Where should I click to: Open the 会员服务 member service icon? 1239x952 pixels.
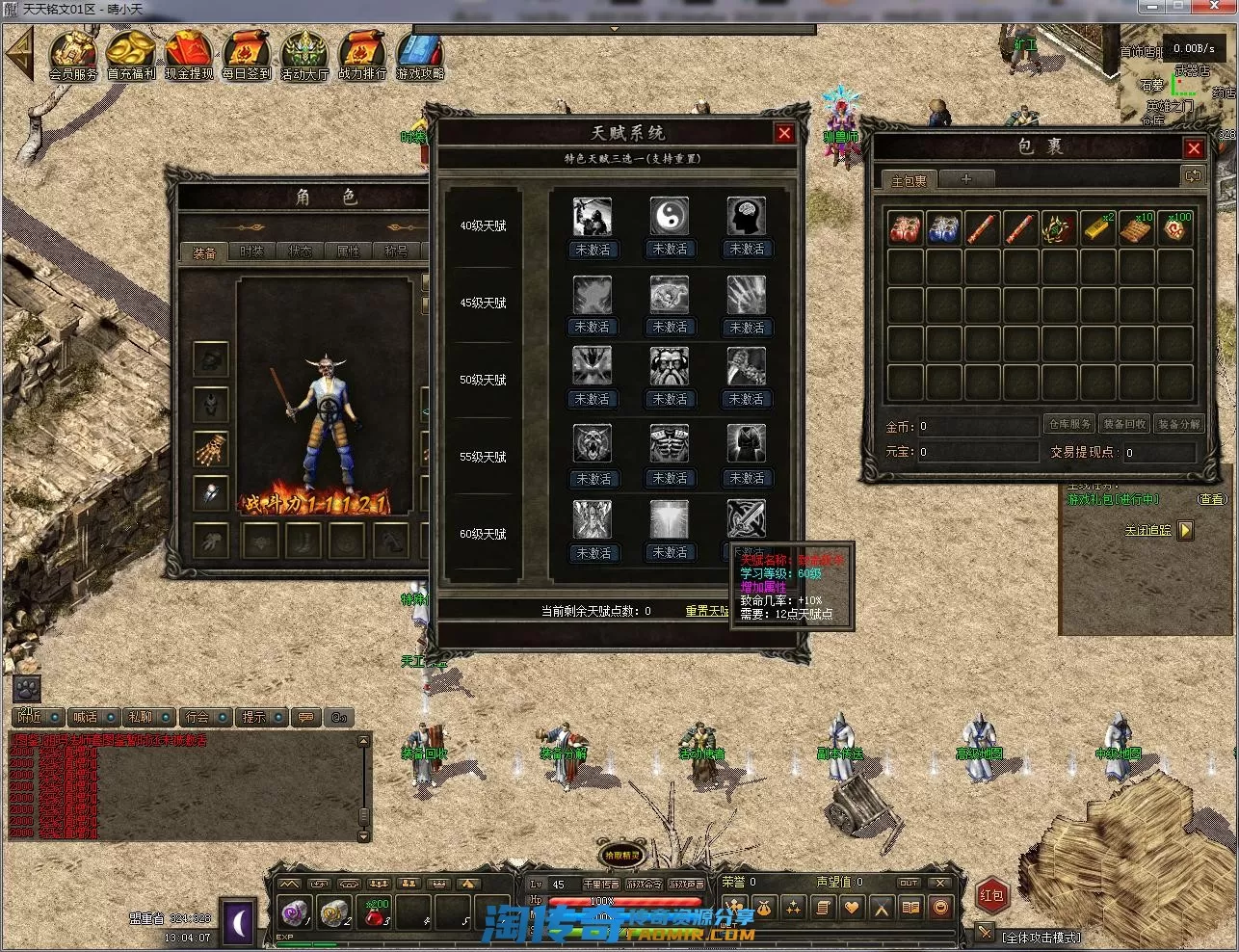tap(73, 54)
